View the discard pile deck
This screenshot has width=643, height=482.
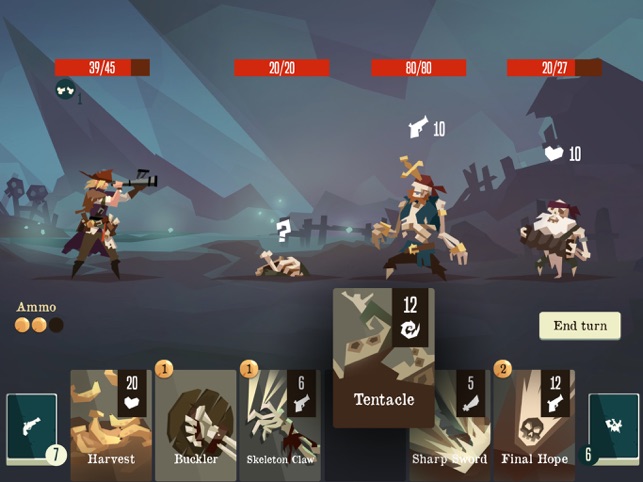(x=612, y=428)
